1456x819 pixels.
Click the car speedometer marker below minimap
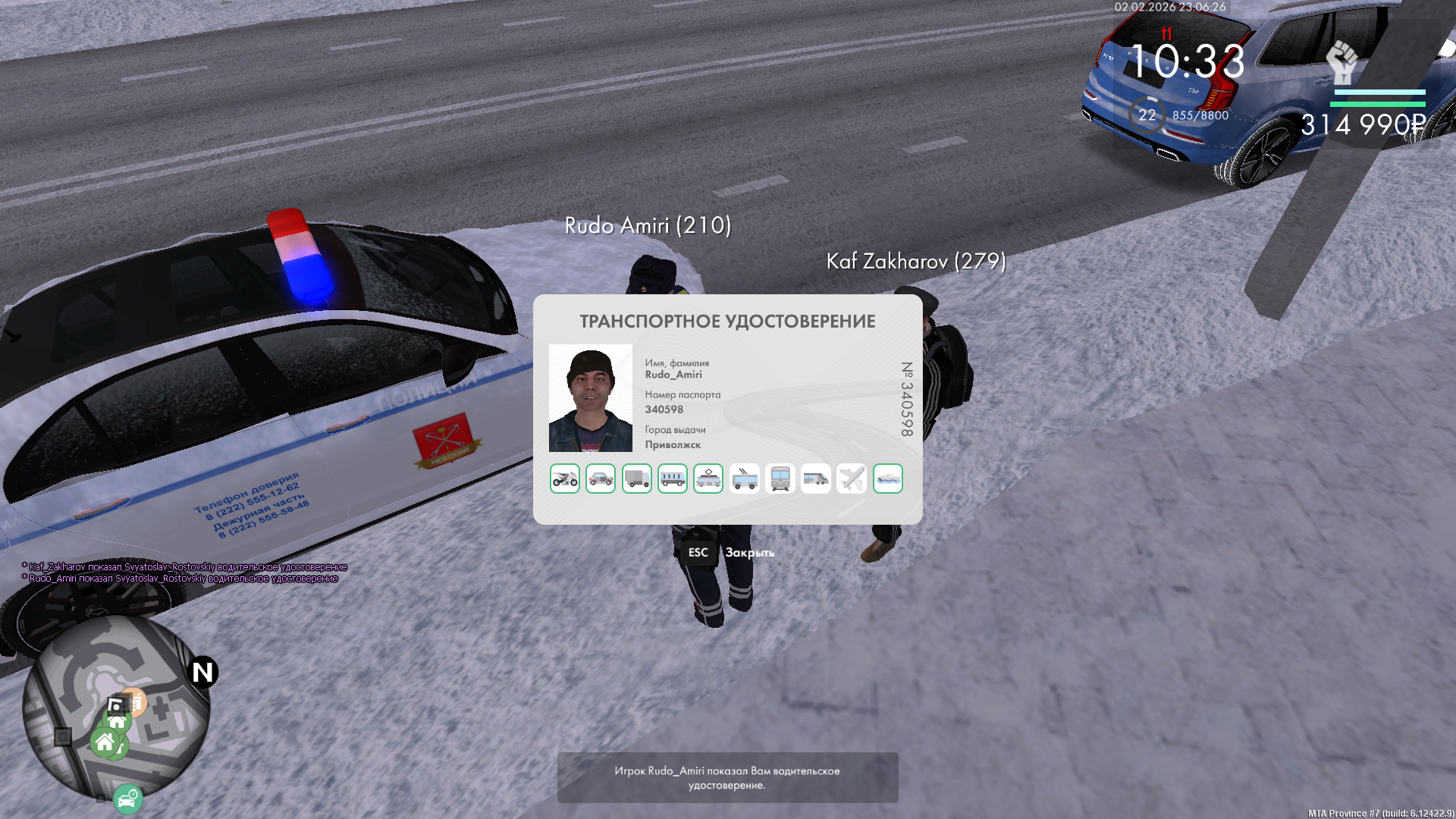128,799
